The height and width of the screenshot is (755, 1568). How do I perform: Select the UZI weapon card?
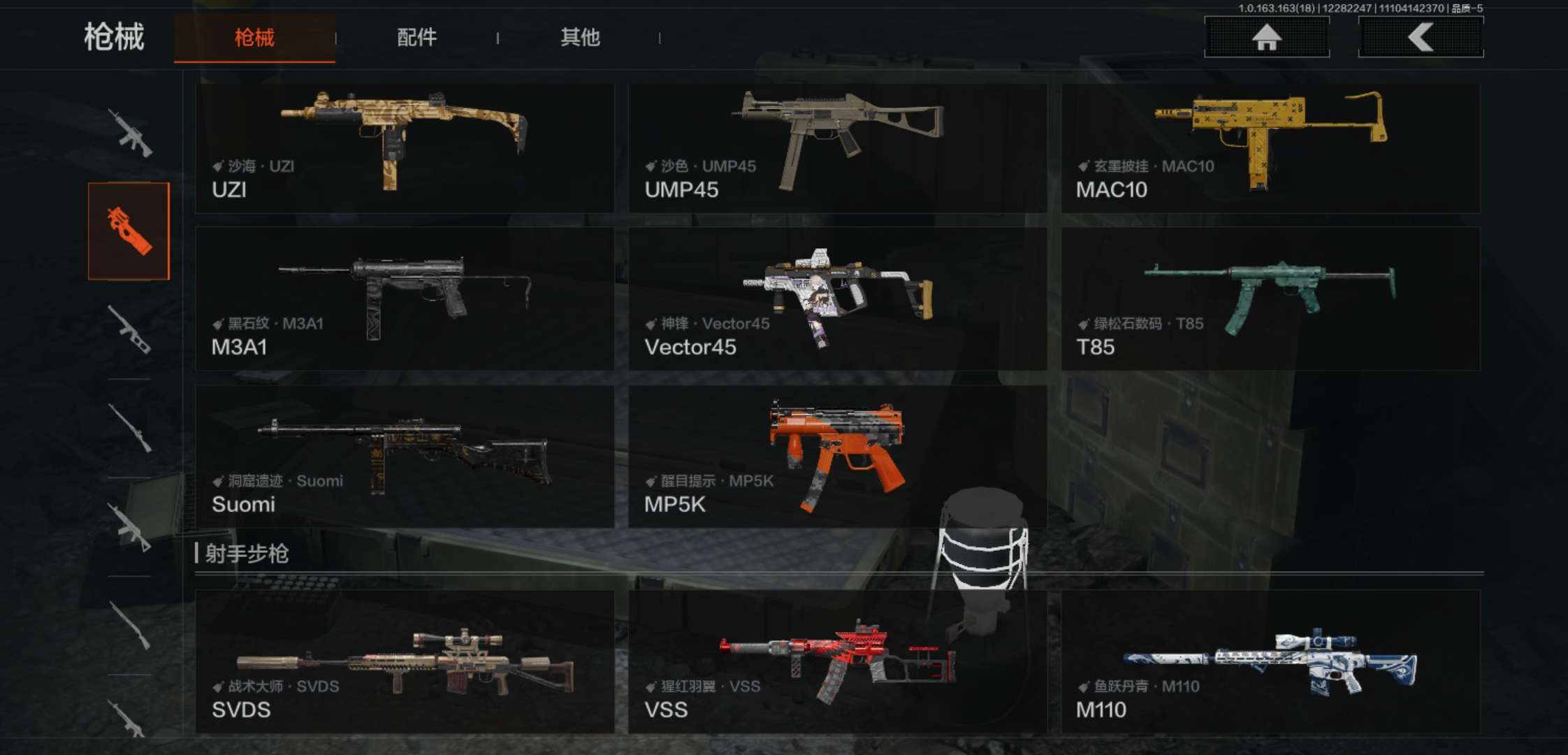click(x=405, y=148)
